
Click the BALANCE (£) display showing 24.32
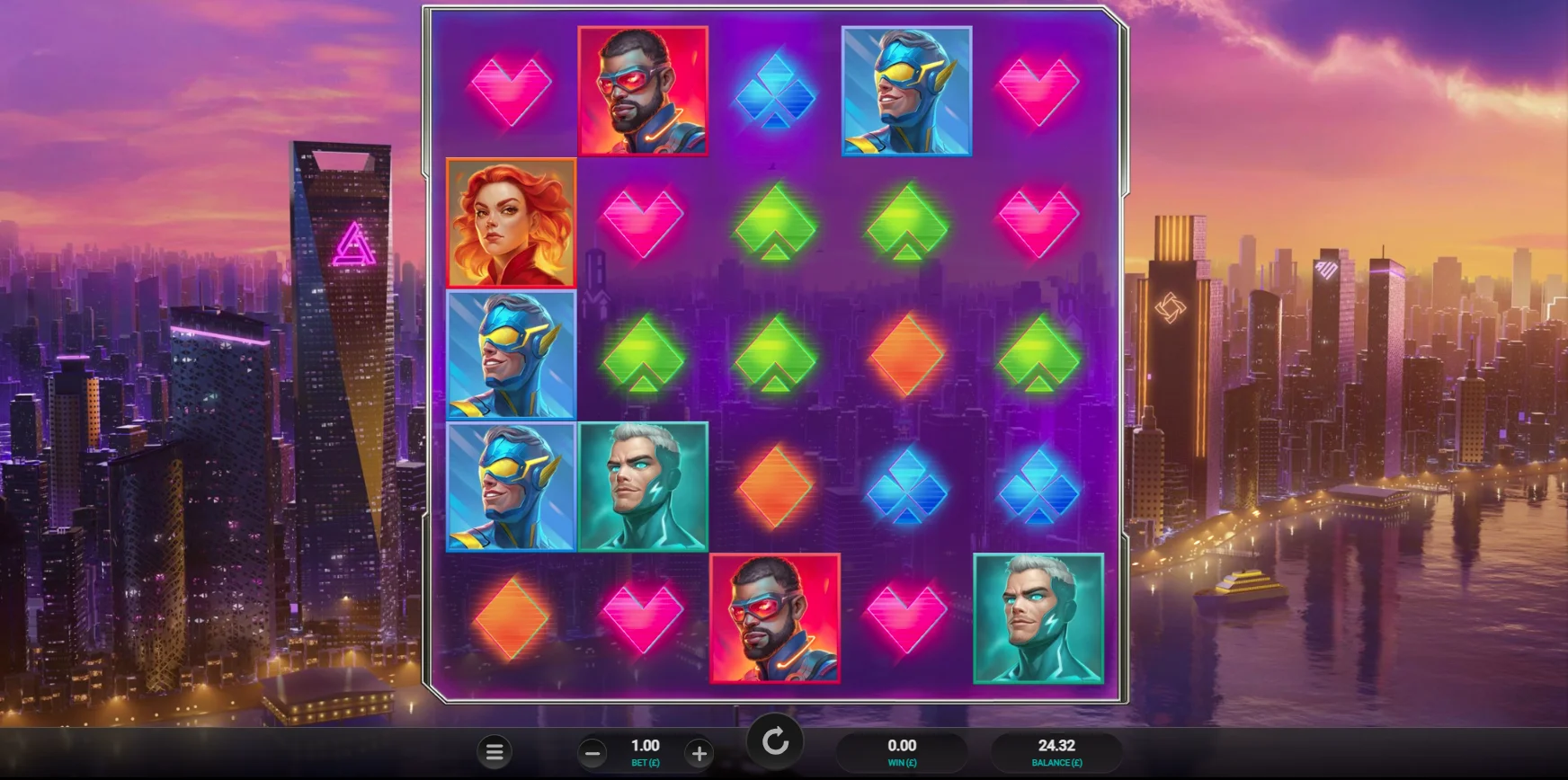pyautogui.click(x=1055, y=751)
